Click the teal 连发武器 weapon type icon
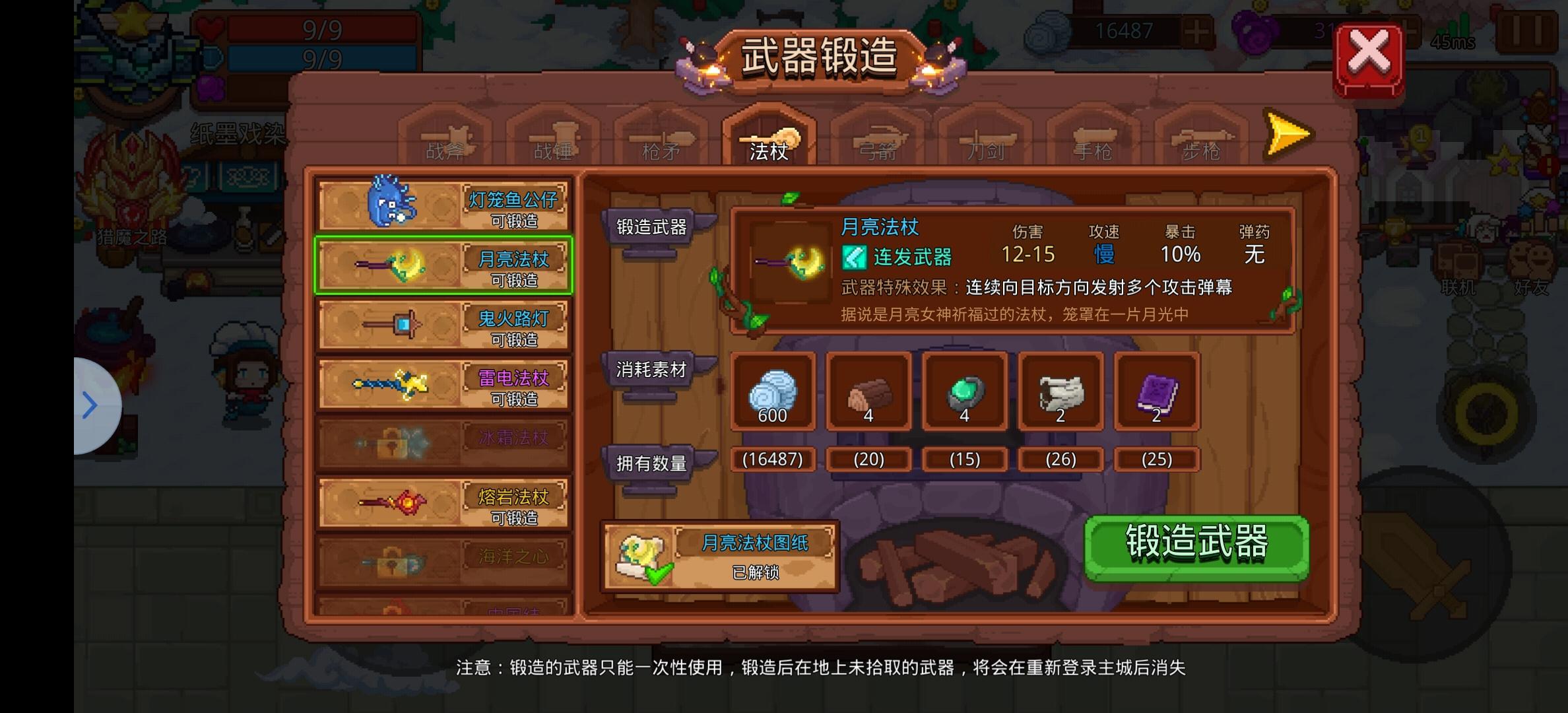1568x713 pixels. 856,257
